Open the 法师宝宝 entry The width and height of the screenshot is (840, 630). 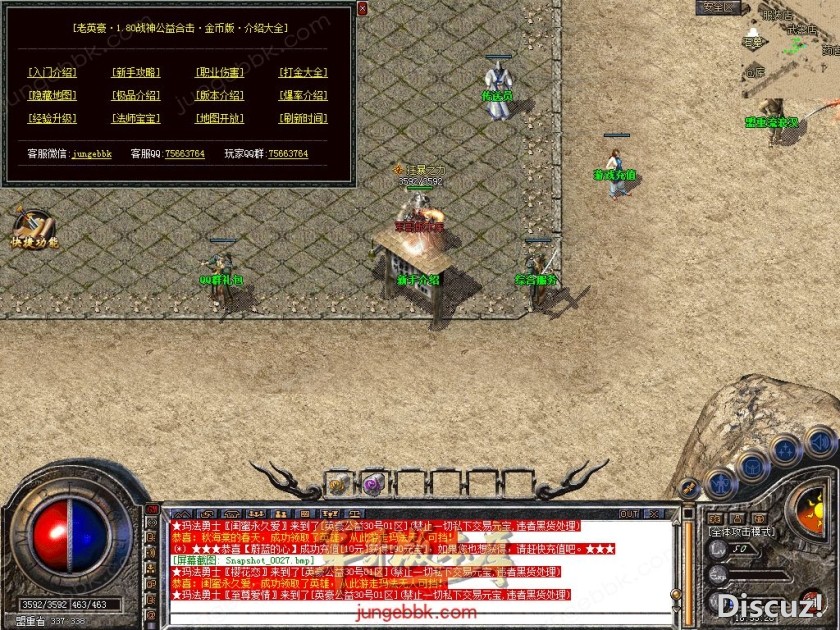click(x=136, y=119)
